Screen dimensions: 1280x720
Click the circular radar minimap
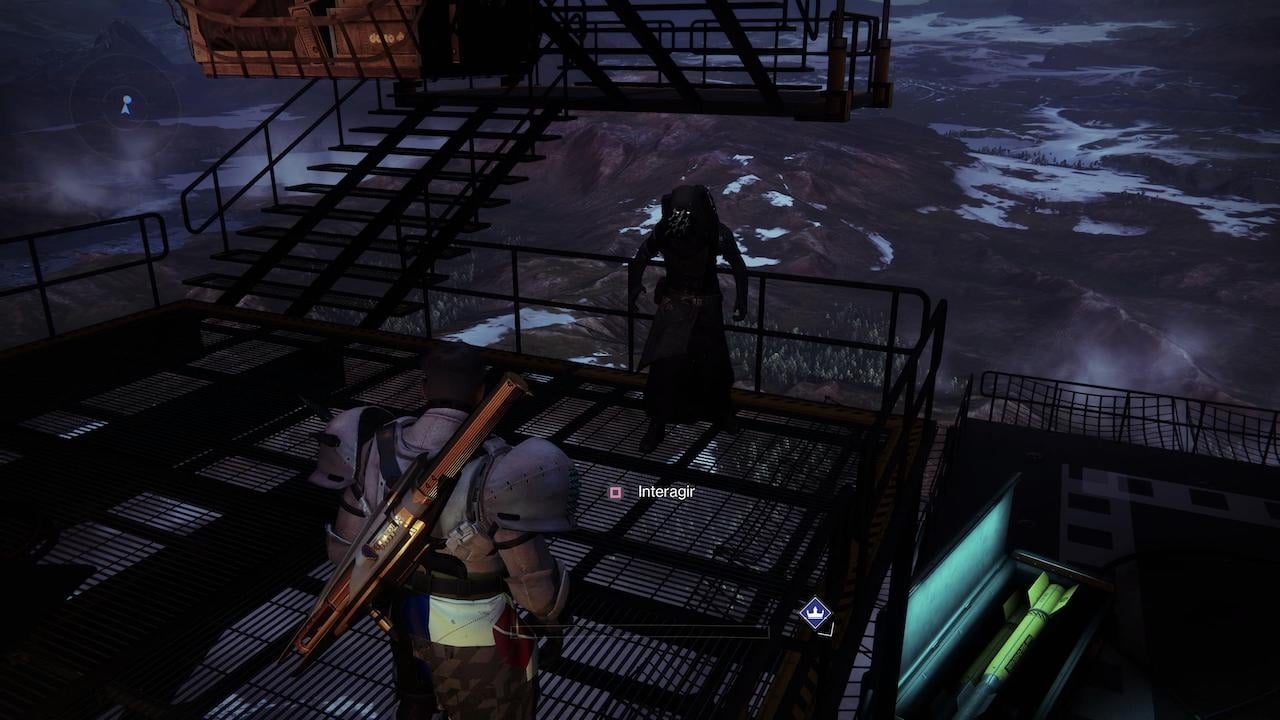pyautogui.click(x=125, y=103)
